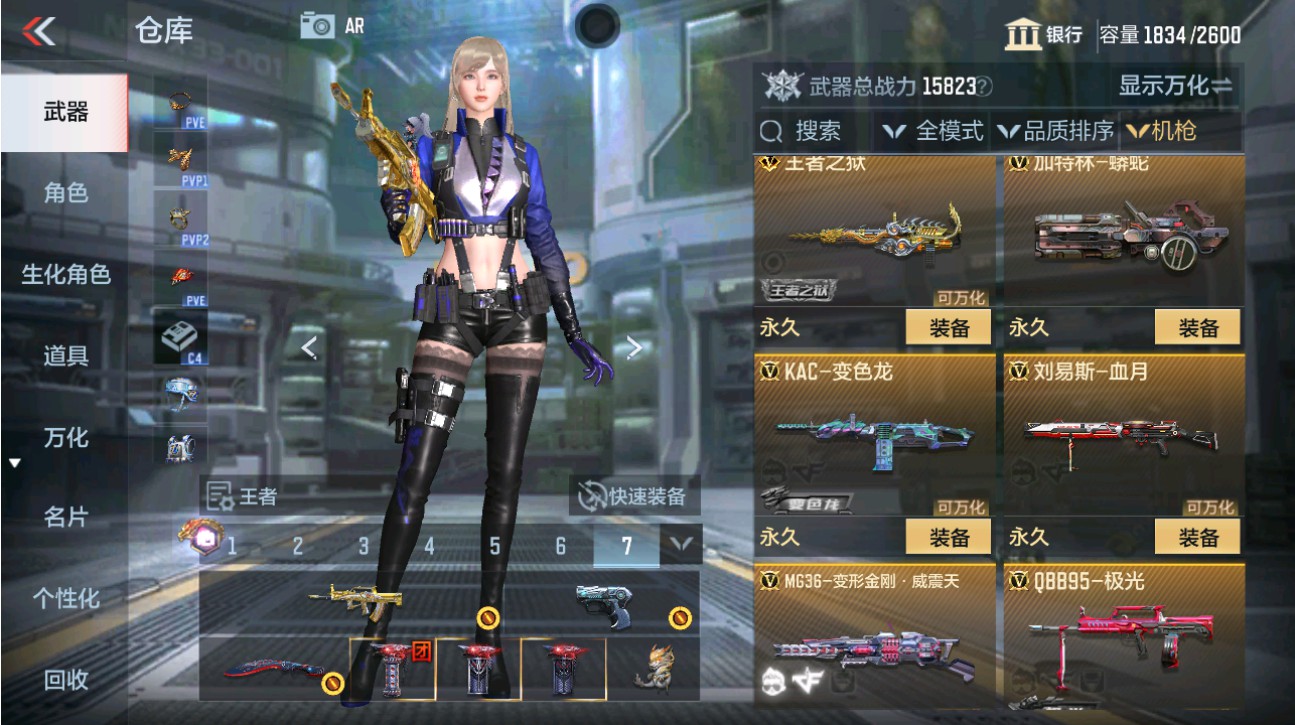Equip the 王者之狱 weapon
This screenshot has width=1295, height=725.
[950, 326]
